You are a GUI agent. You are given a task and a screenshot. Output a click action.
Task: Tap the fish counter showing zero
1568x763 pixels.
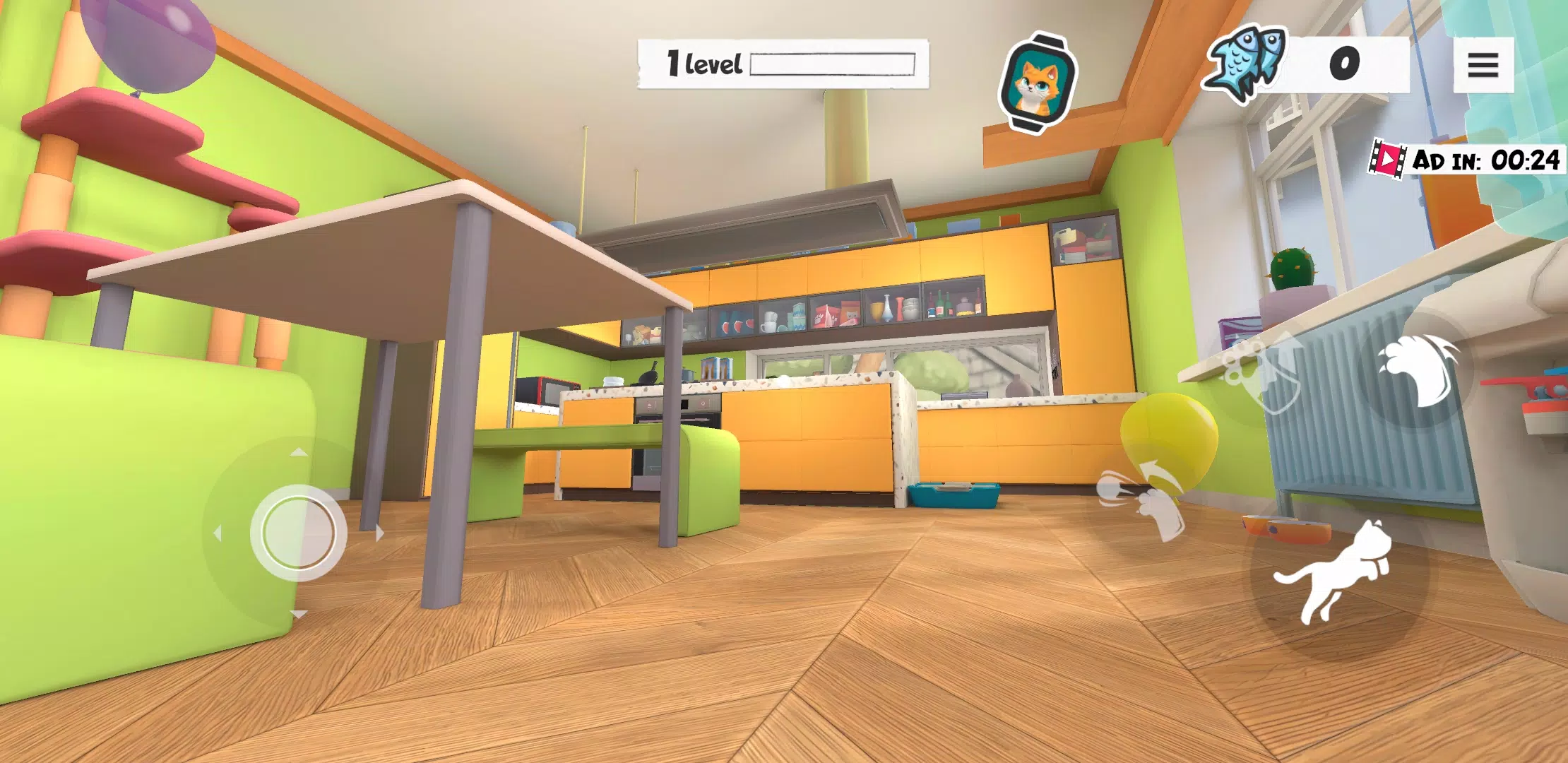click(1344, 64)
